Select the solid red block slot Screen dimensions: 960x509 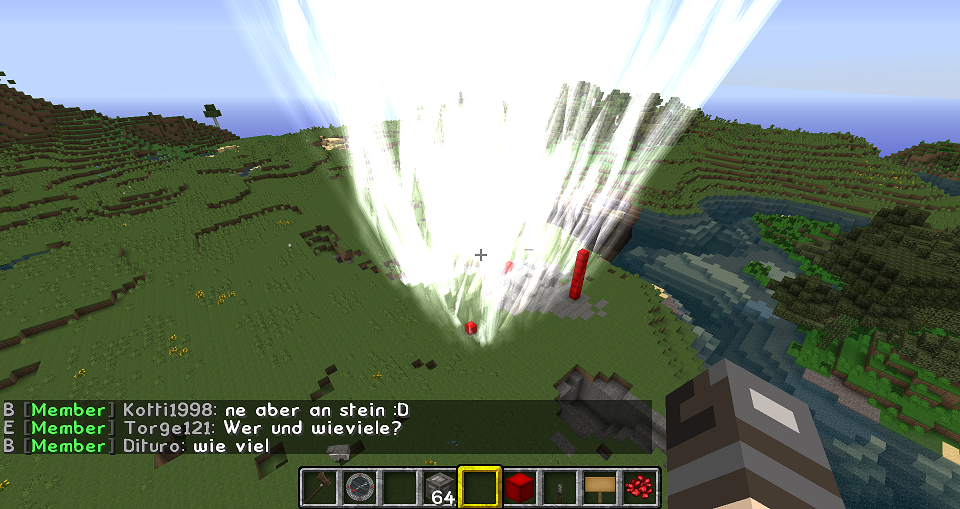(519, 488)
